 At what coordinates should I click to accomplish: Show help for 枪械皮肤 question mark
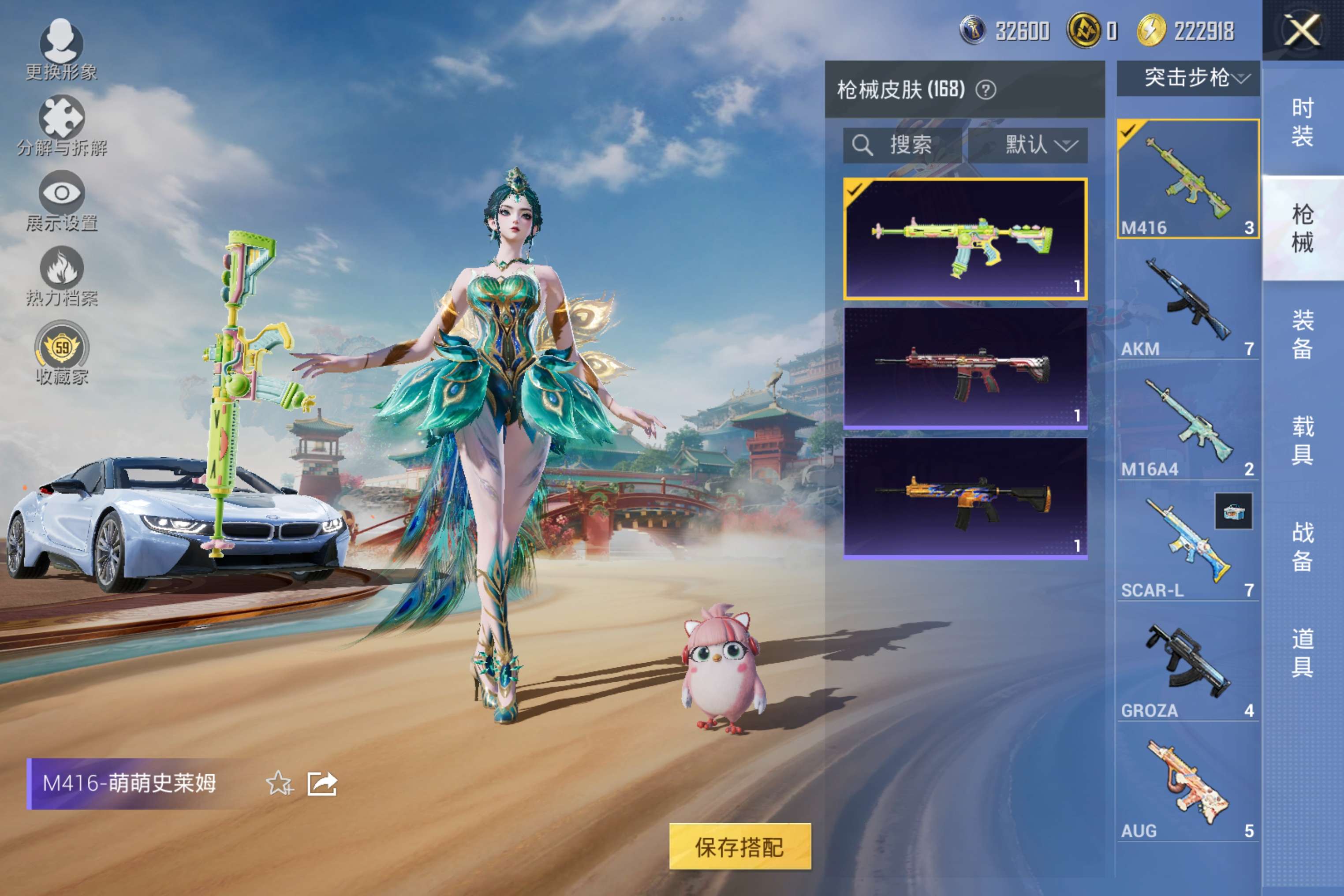tap(986, 90)
